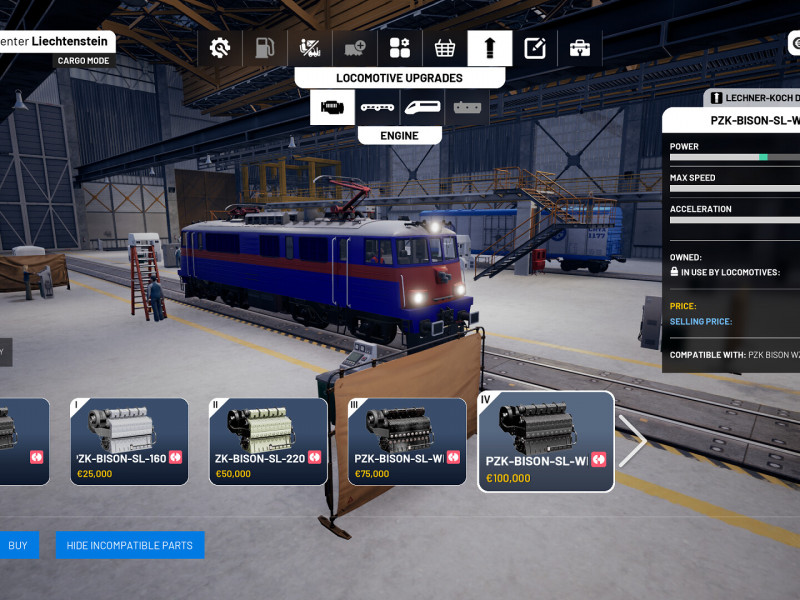Open the gear-and-wrench maintenance section
The width and height of the screenshot is (800, 600).
pyautogui.click(x=220, y=48)
